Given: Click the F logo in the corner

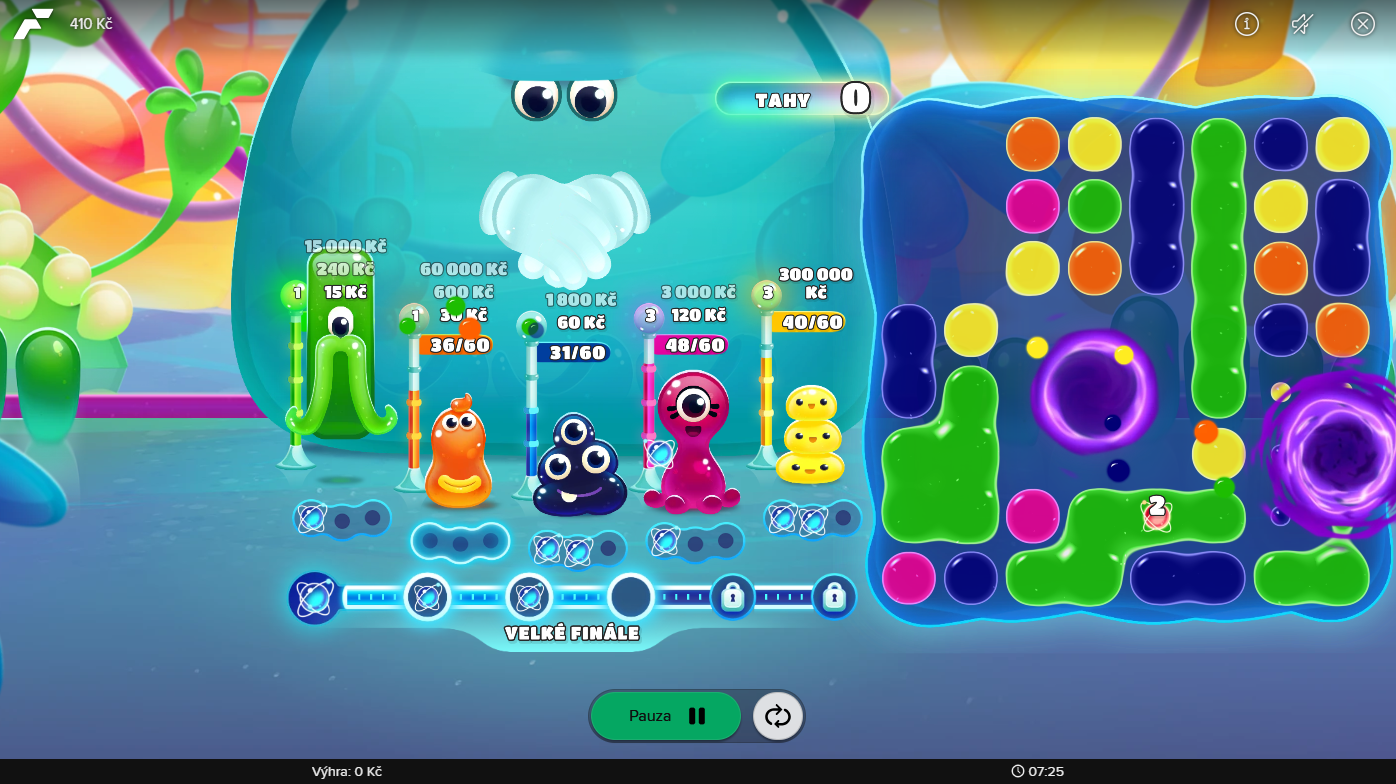Looking at the screenshot, I should 33,23.
